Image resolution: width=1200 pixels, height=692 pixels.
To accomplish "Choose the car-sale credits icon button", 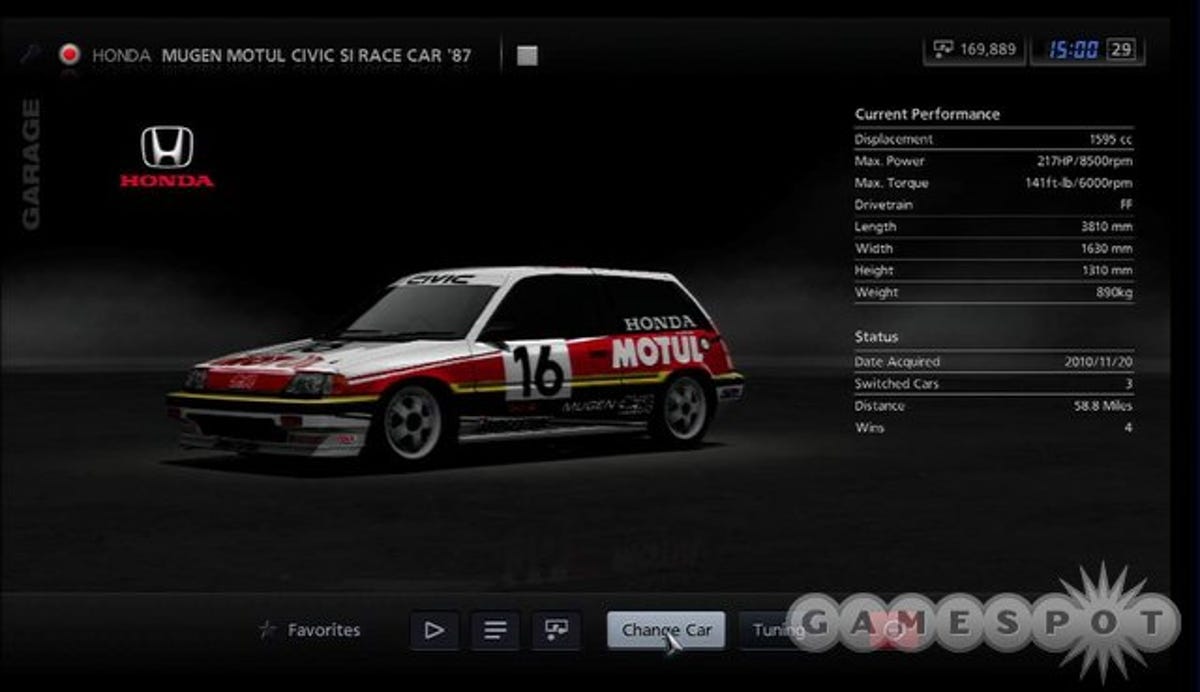I will point(556,630).
